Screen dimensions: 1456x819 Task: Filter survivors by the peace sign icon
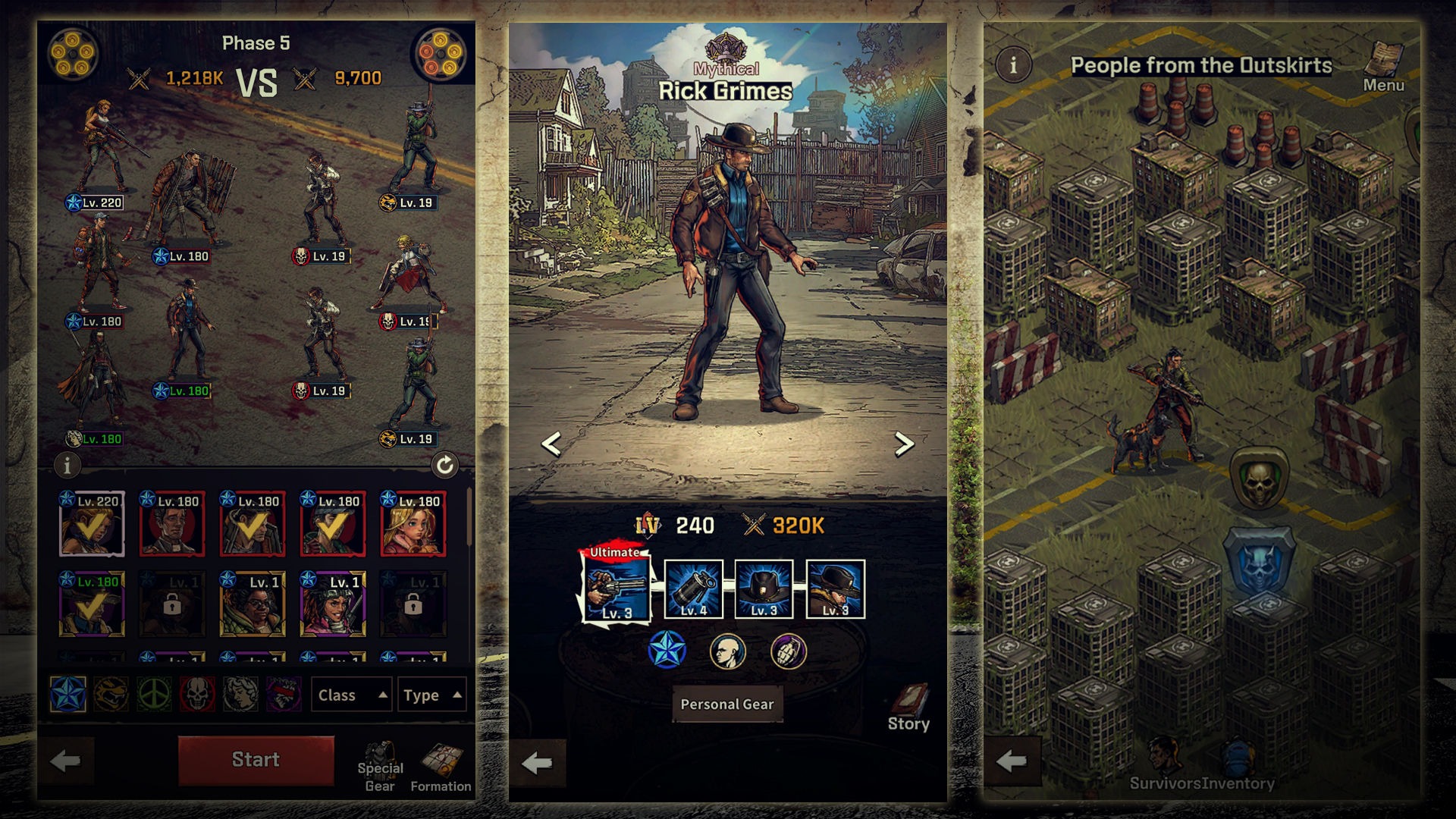[154, 694]
